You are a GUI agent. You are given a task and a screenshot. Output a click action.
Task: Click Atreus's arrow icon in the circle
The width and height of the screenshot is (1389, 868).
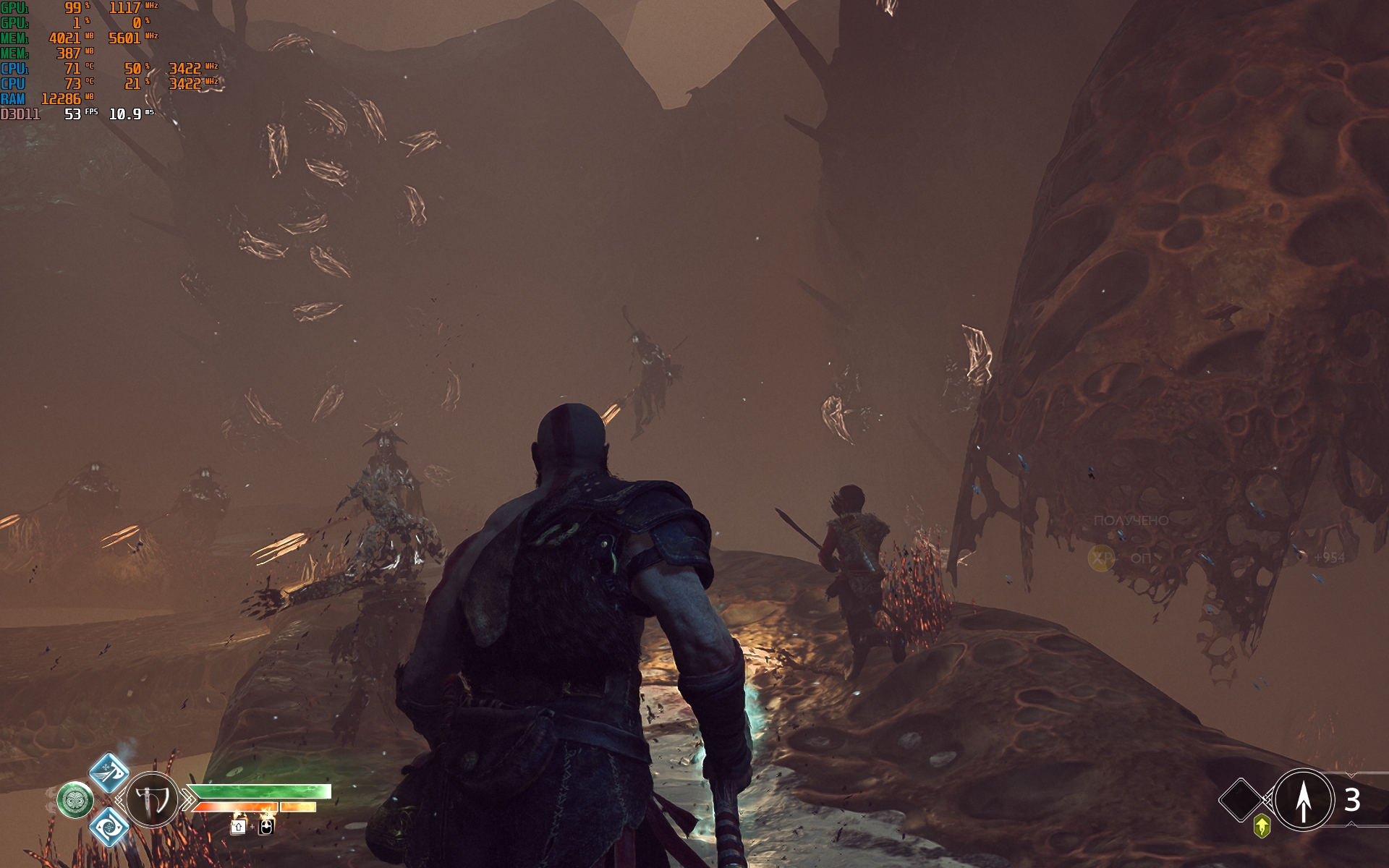pos(1304,800)
